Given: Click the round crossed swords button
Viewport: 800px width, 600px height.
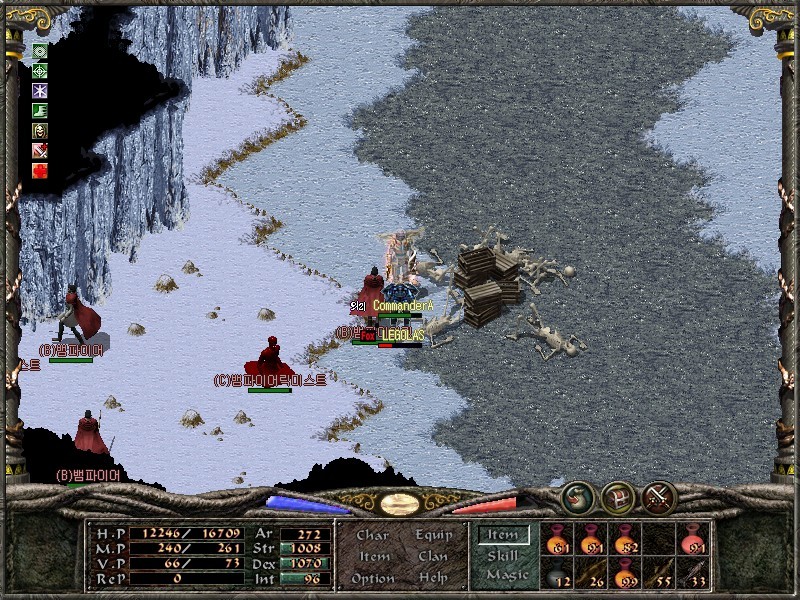Looking at the screenshot, I should coord(659,497).
